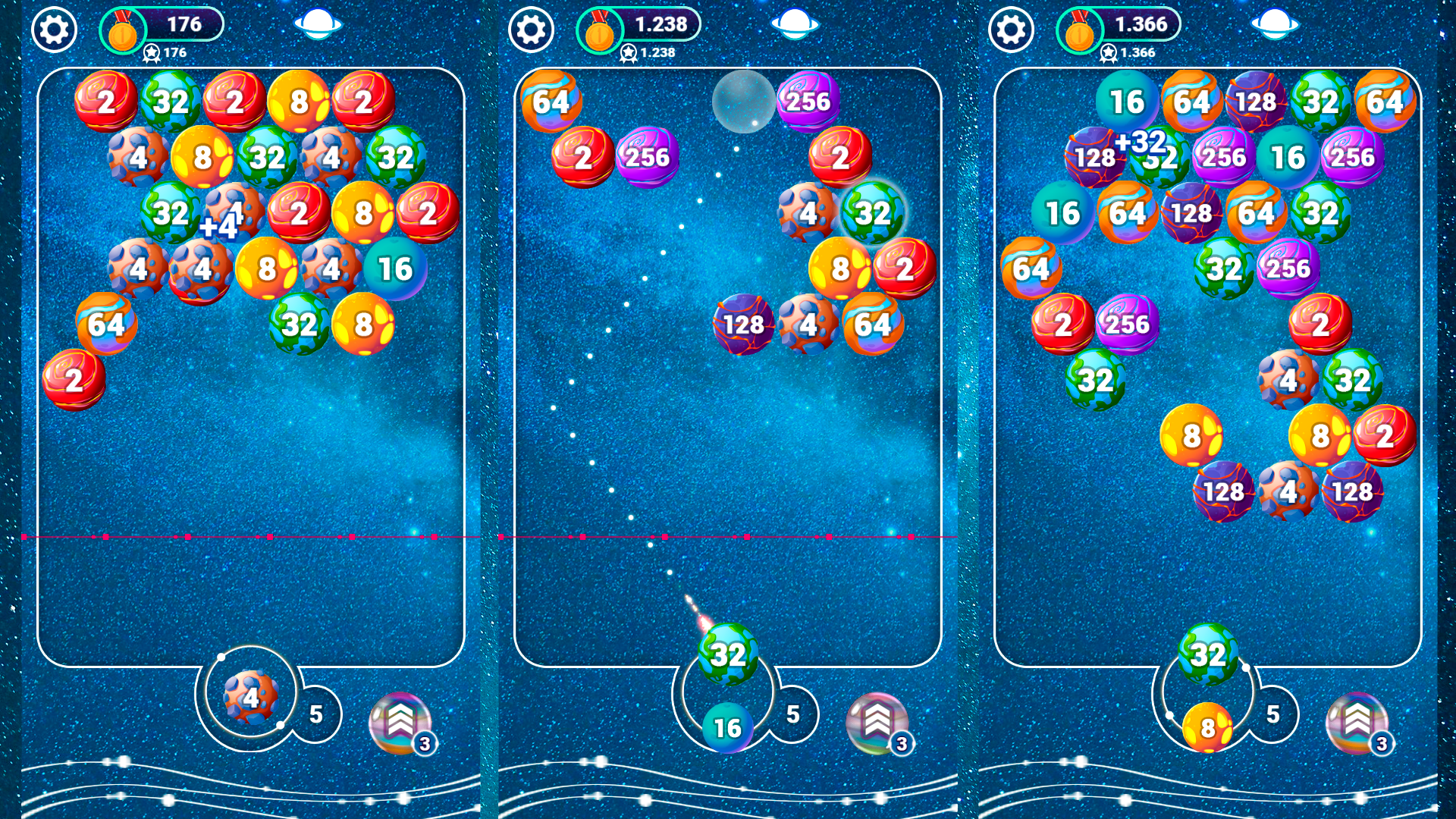The height and width of the screenshot is (819, 1456).
Task: Tap the gold medal icon next to score 176
Action: pos(123,31)
